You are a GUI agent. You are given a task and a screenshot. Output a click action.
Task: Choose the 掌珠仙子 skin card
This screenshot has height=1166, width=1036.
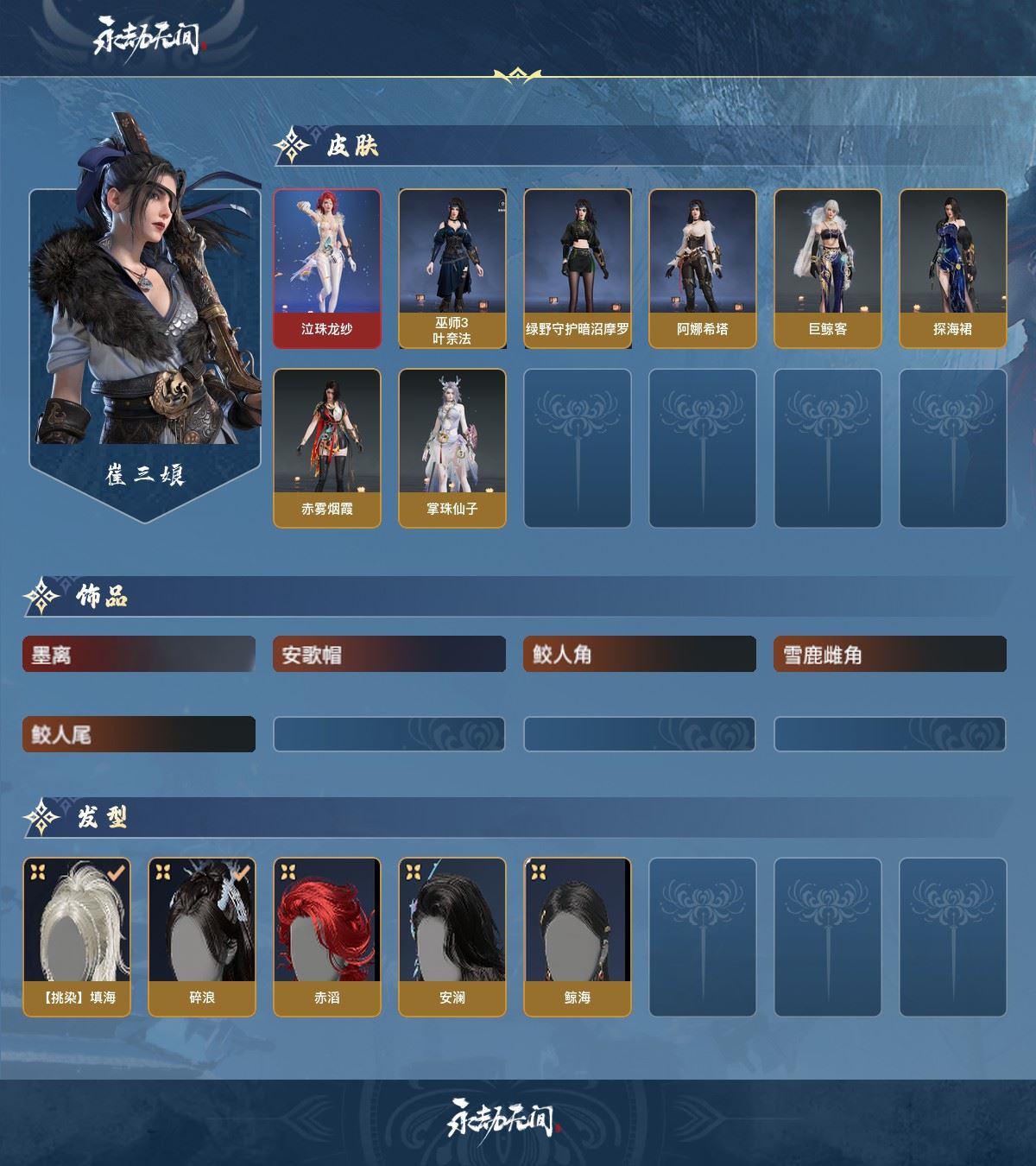pyautogui.click(x=452, y=447)
